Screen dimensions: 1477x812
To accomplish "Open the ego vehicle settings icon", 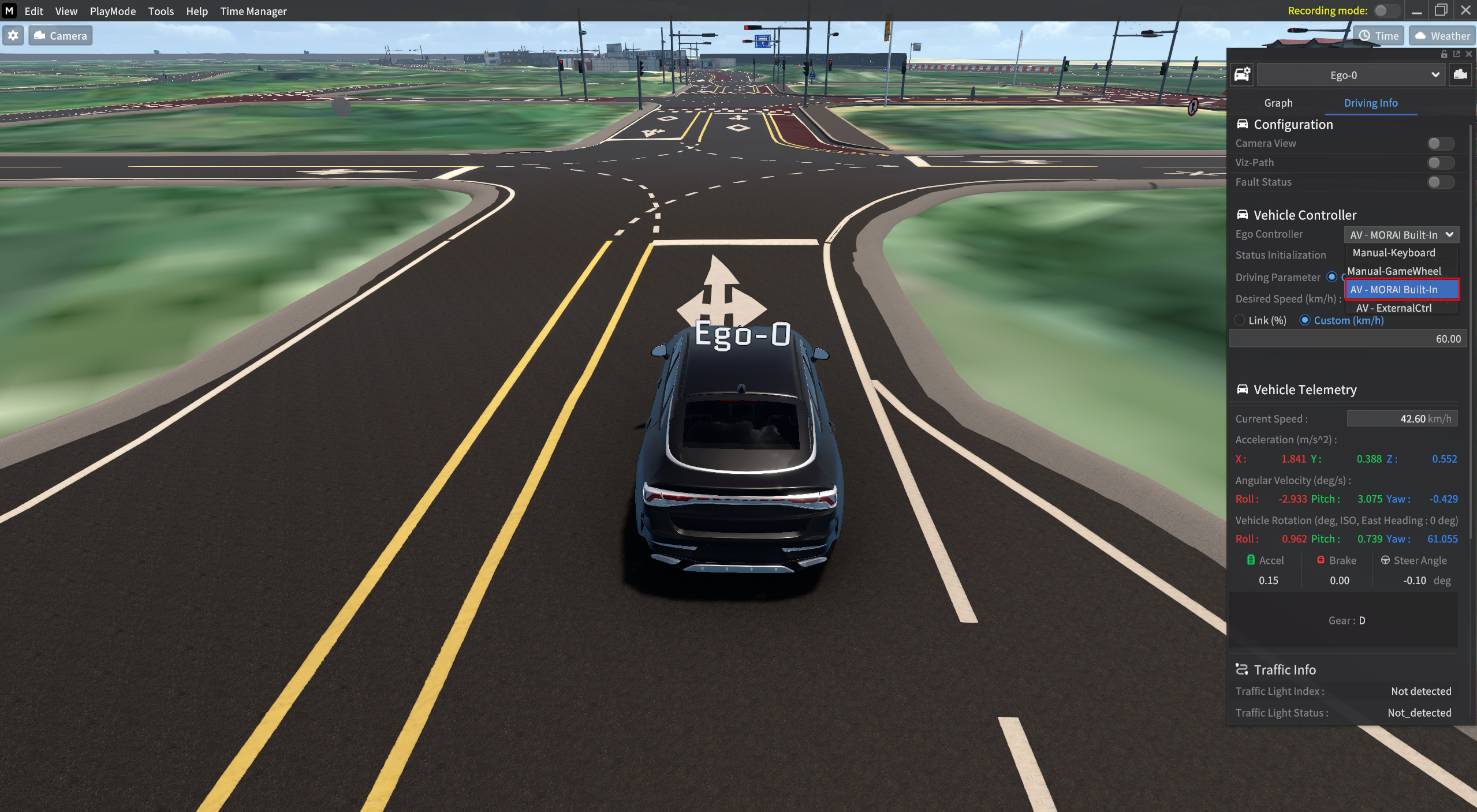I will tap(1243, 74).
